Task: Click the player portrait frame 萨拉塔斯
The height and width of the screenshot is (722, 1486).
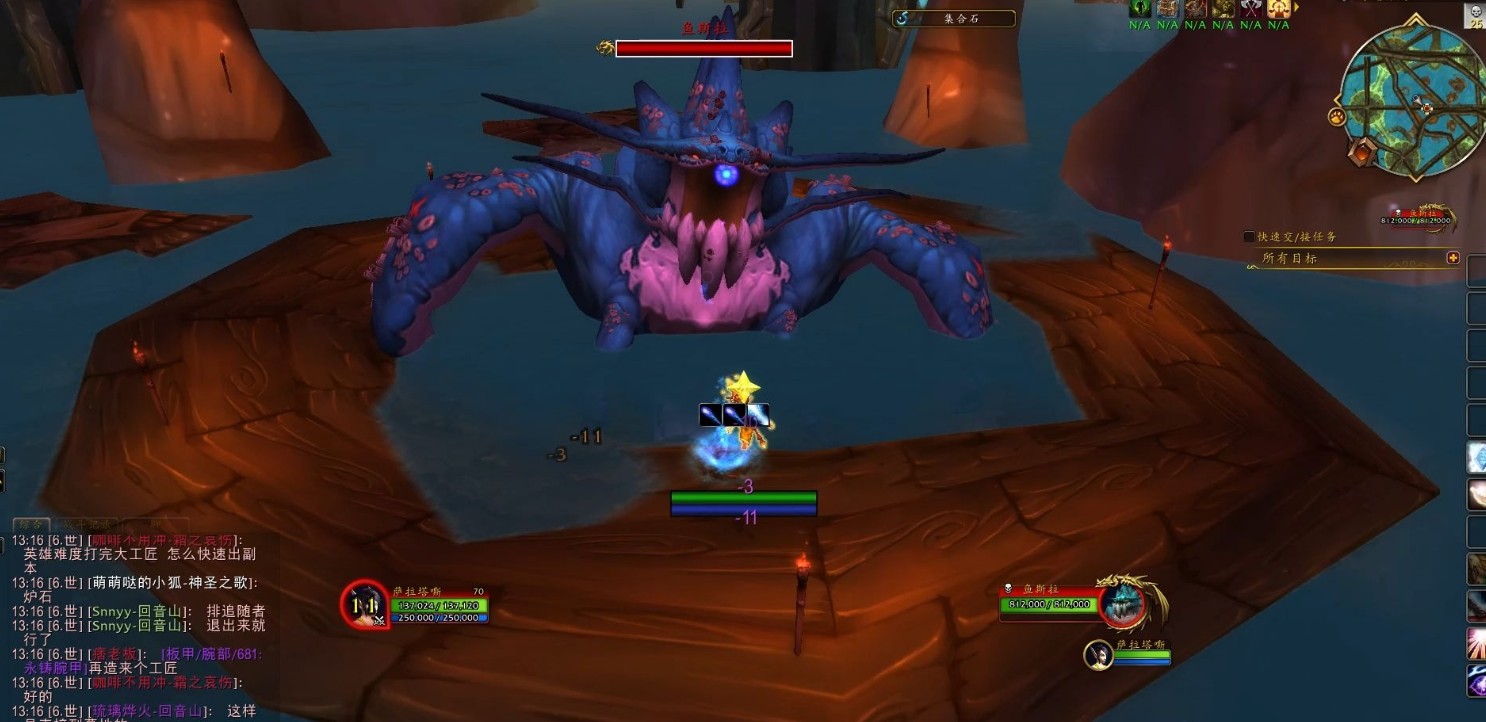Action: click(365, 604)
